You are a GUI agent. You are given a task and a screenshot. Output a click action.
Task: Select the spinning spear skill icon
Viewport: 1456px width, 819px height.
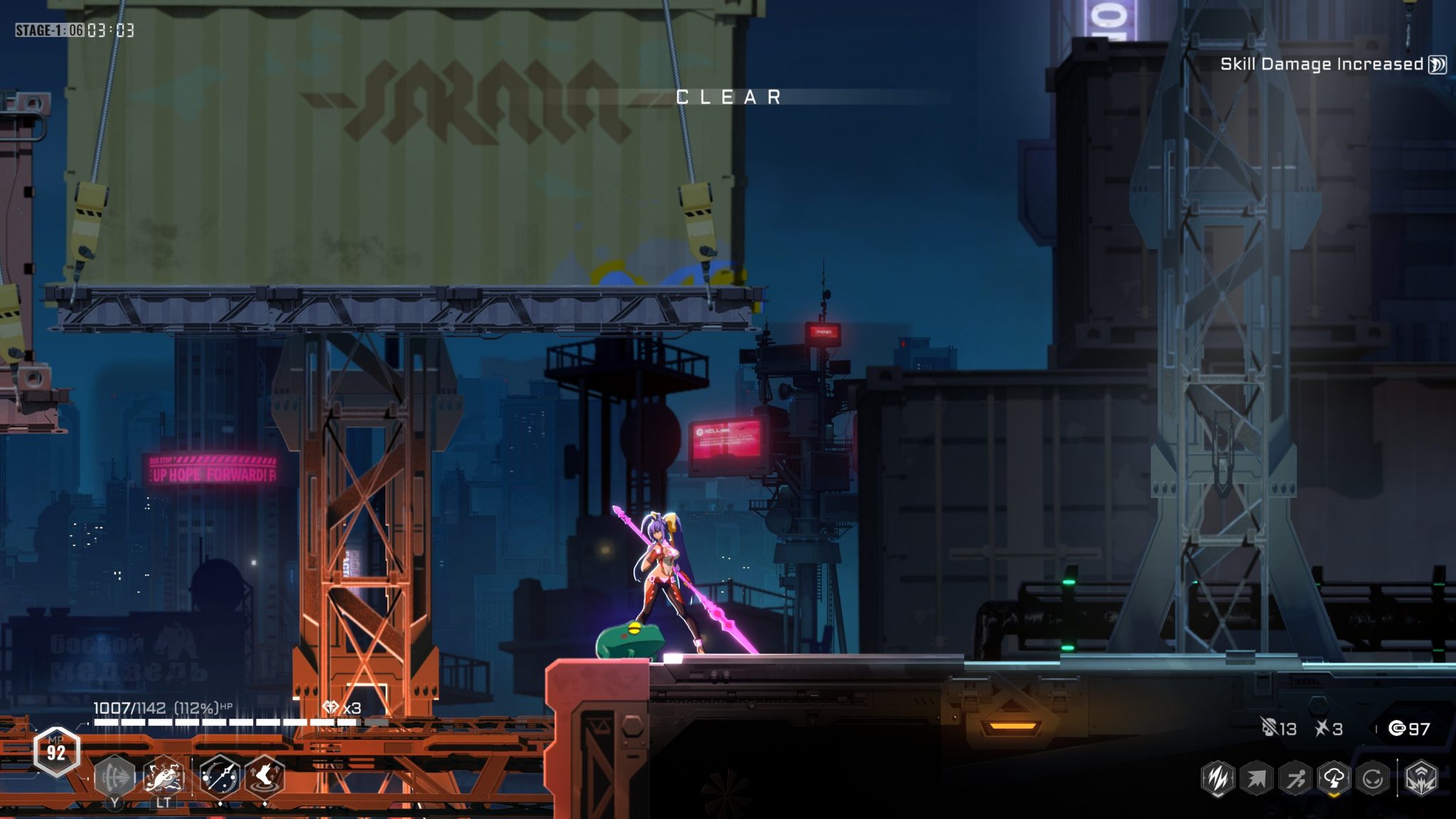pyautogui.click(x=219, y=776)
